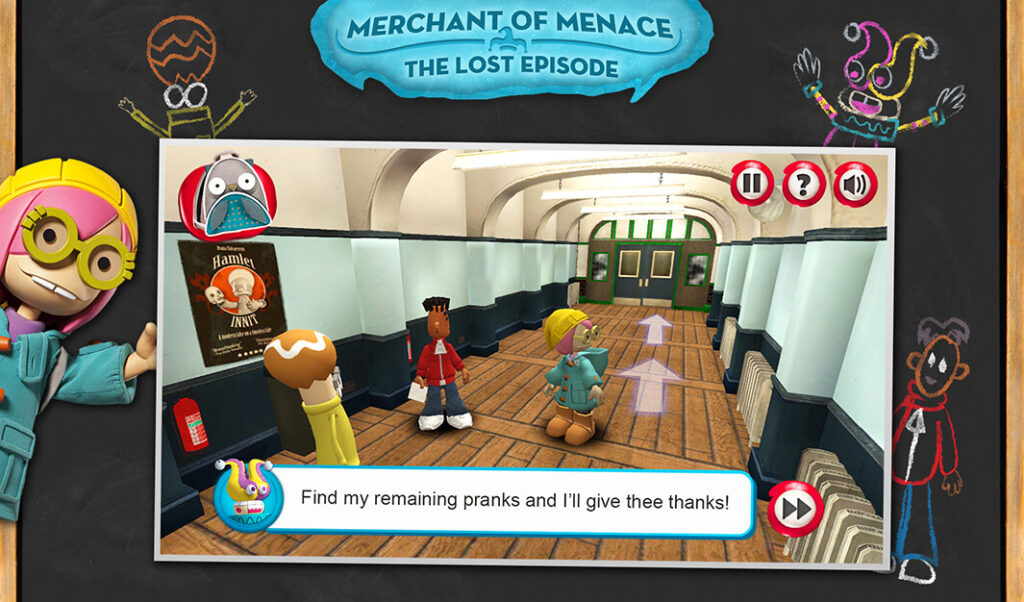Open the owl backpack inventory
Viewport: 1024px width, 602px height.
pyautogui.click(x=215, y=197)
